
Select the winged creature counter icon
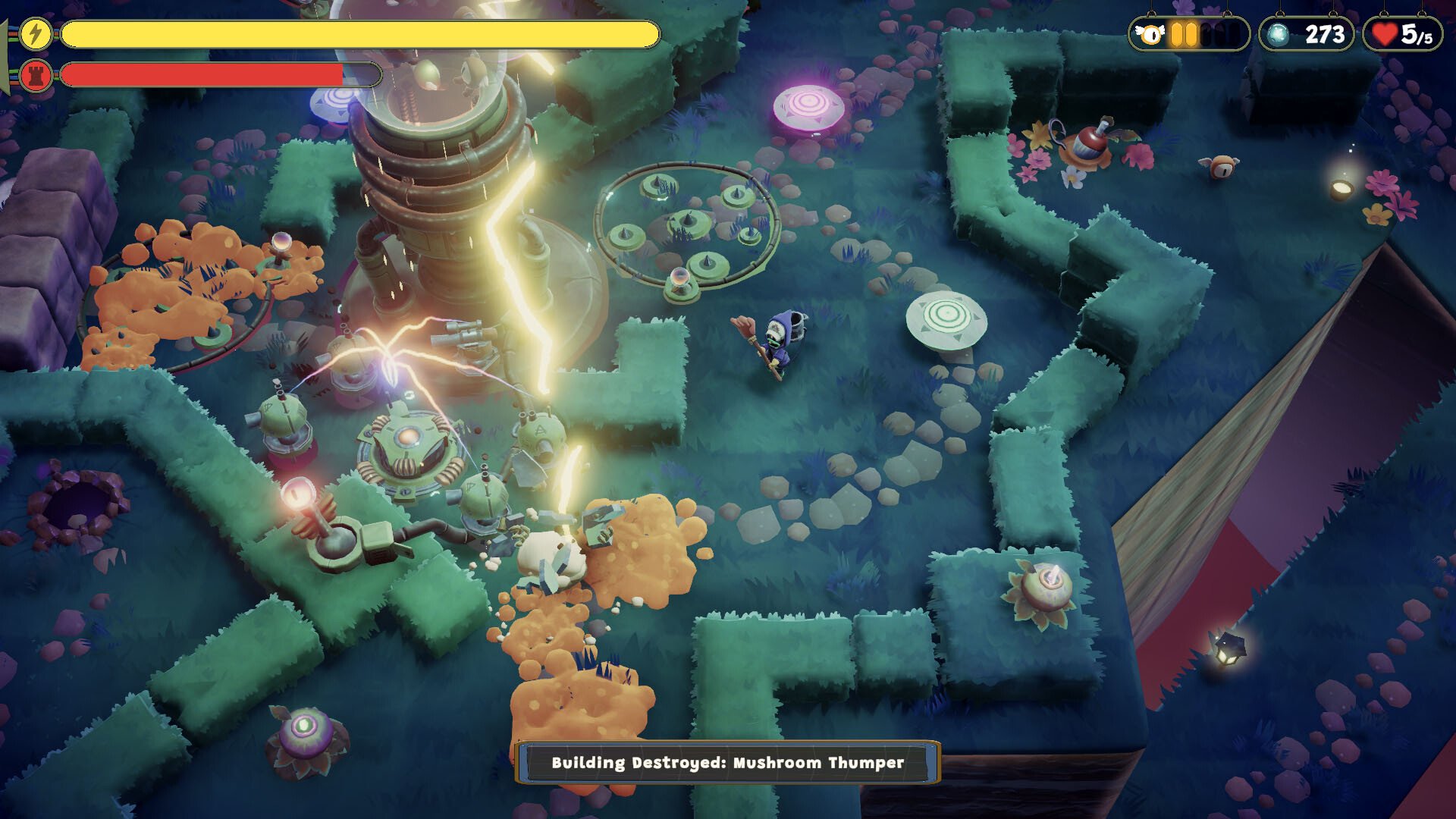[1151, 35]
